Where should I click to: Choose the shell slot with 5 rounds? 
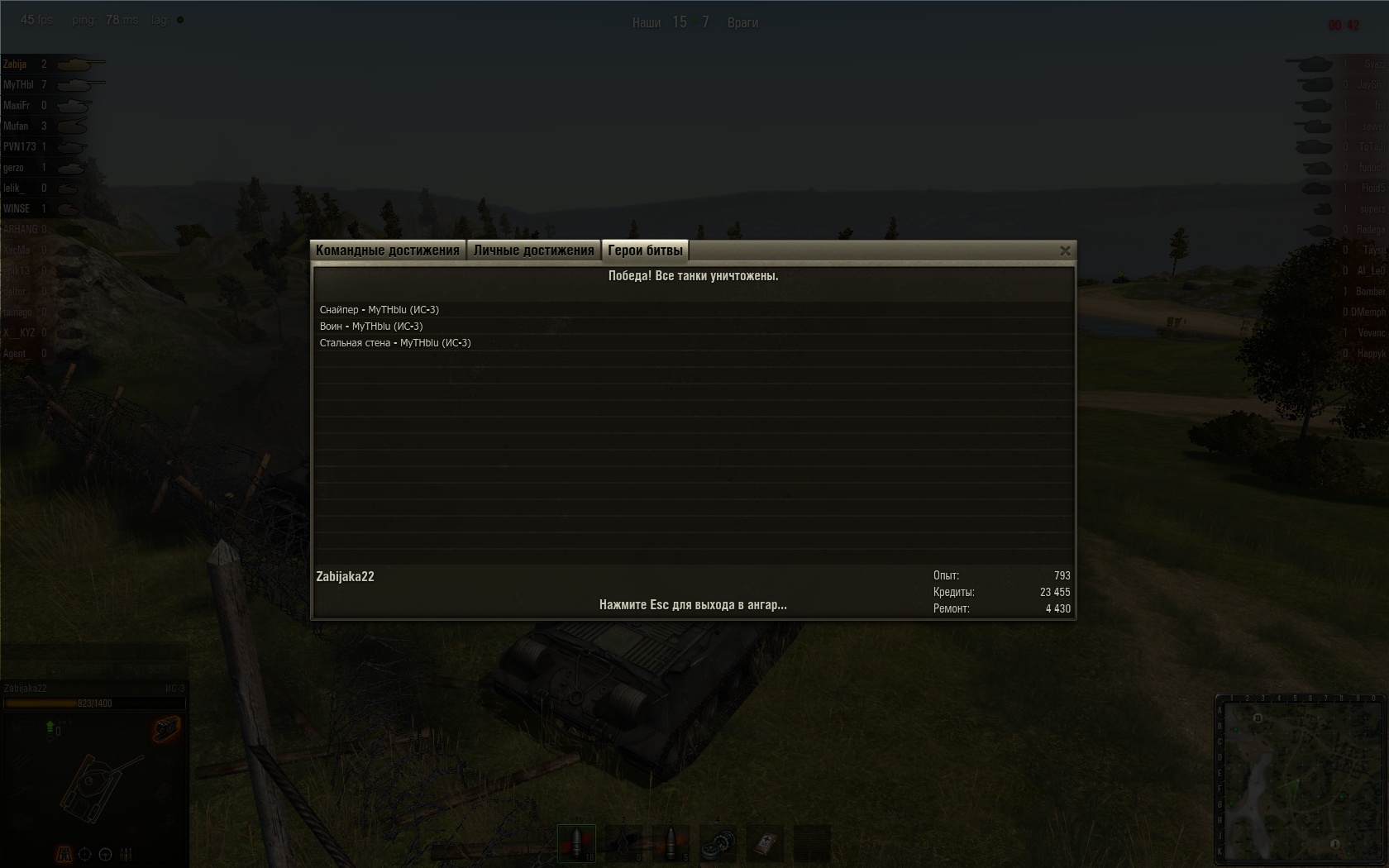coord(671,843)
